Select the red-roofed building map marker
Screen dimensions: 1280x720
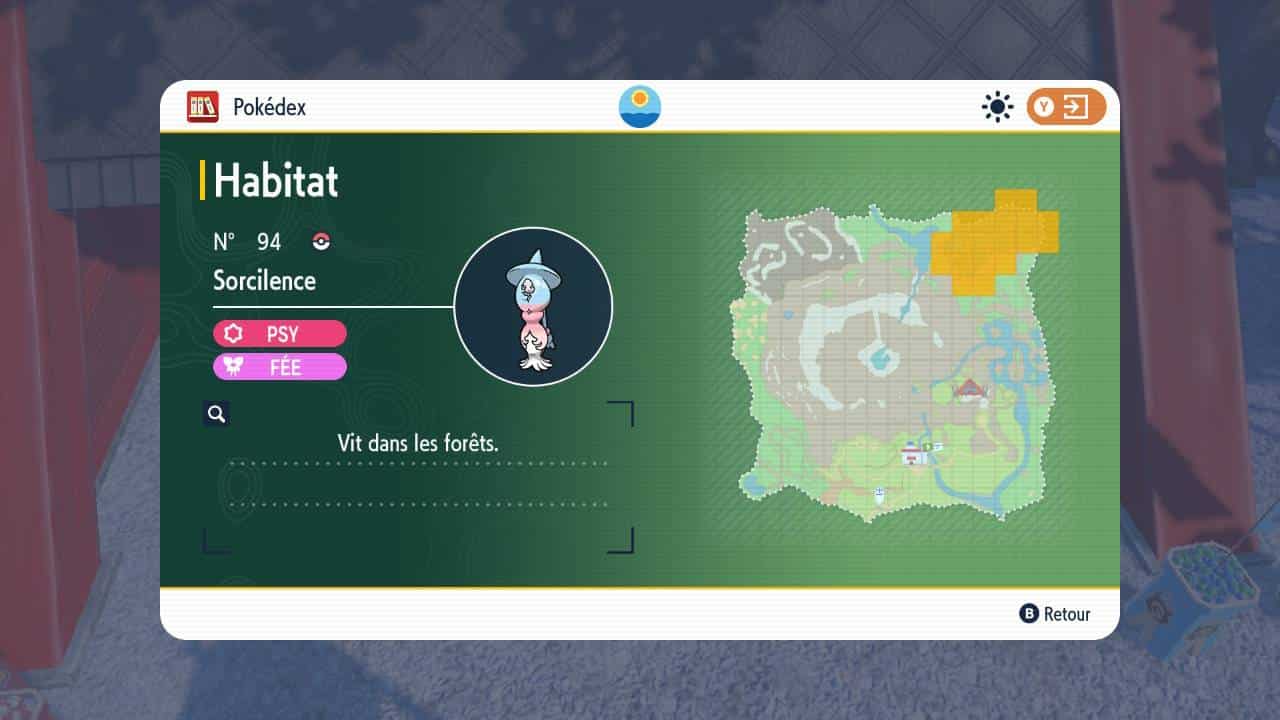(x=967, y=389)
